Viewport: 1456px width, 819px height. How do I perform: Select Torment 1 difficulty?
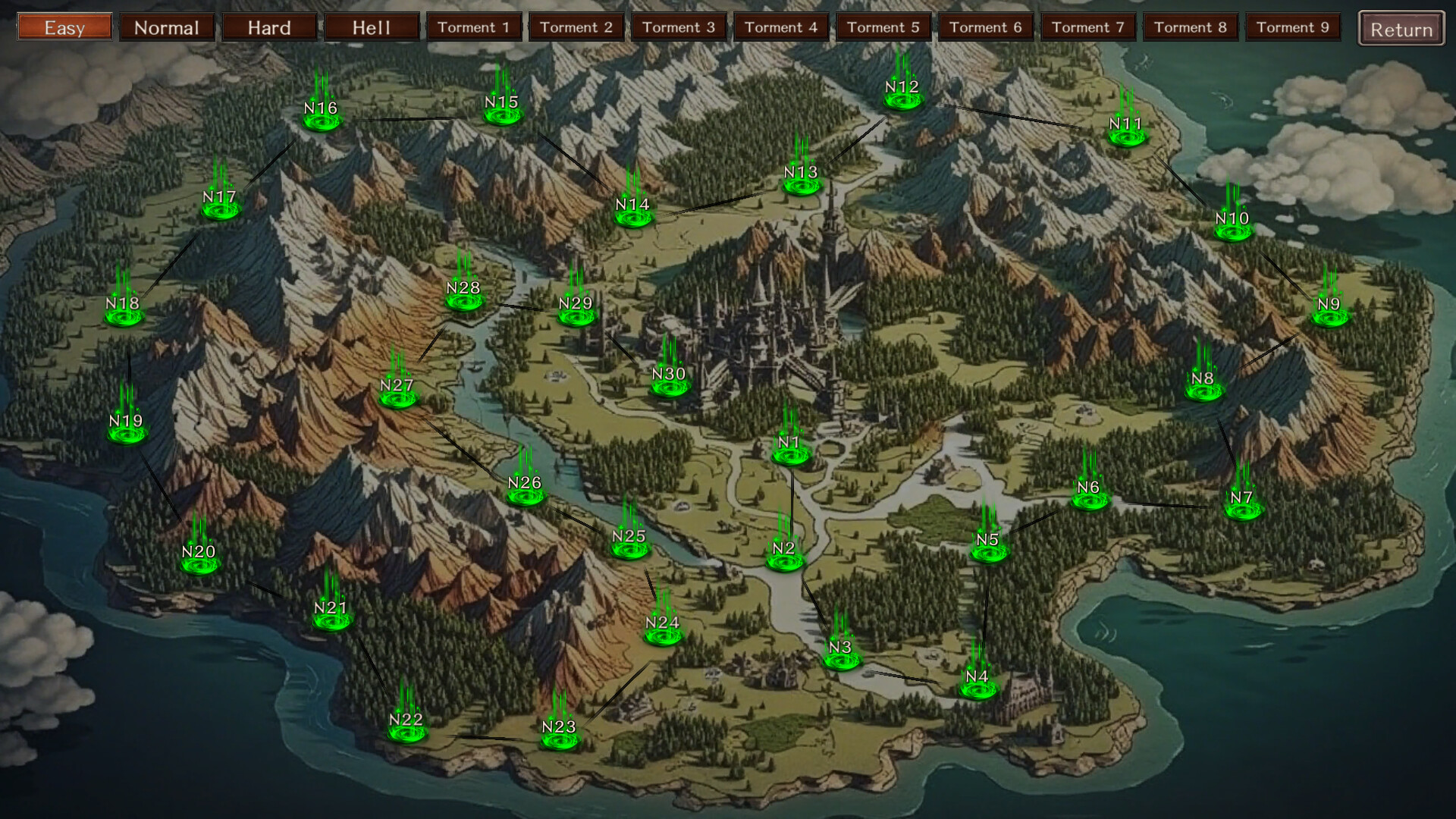point(474,28)
